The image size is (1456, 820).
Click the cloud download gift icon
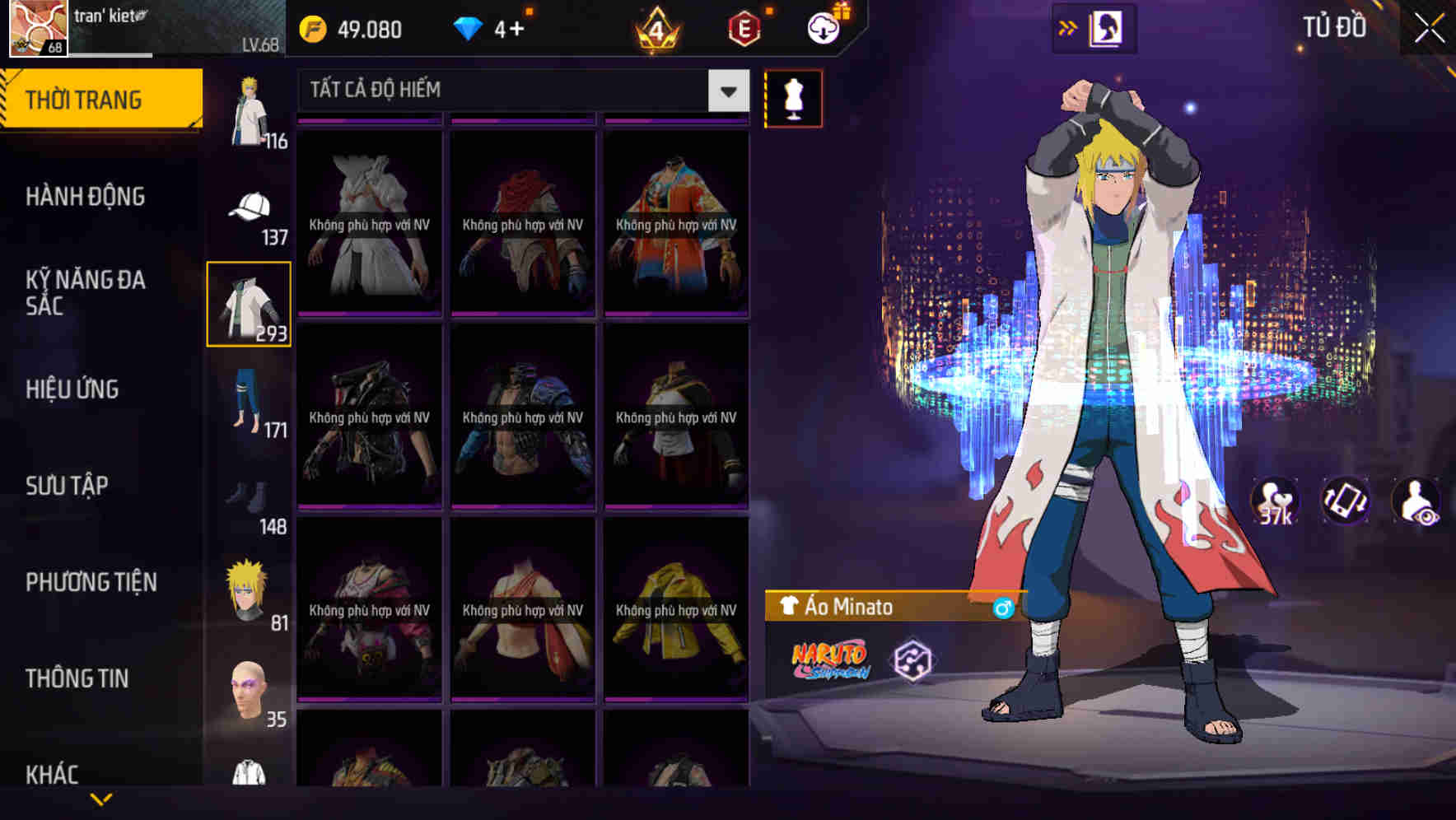click(820, 29)
